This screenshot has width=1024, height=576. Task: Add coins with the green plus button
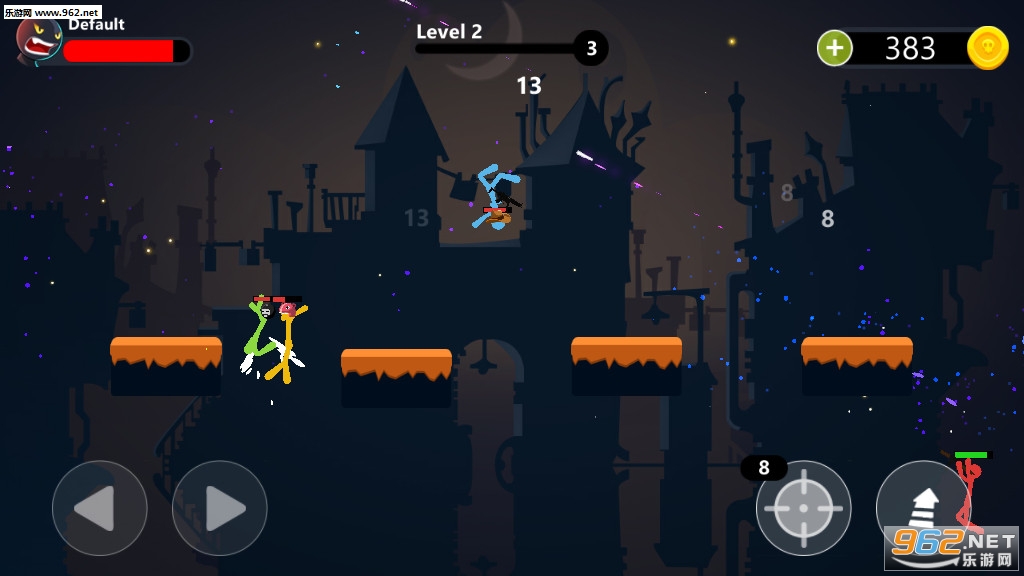835,48
